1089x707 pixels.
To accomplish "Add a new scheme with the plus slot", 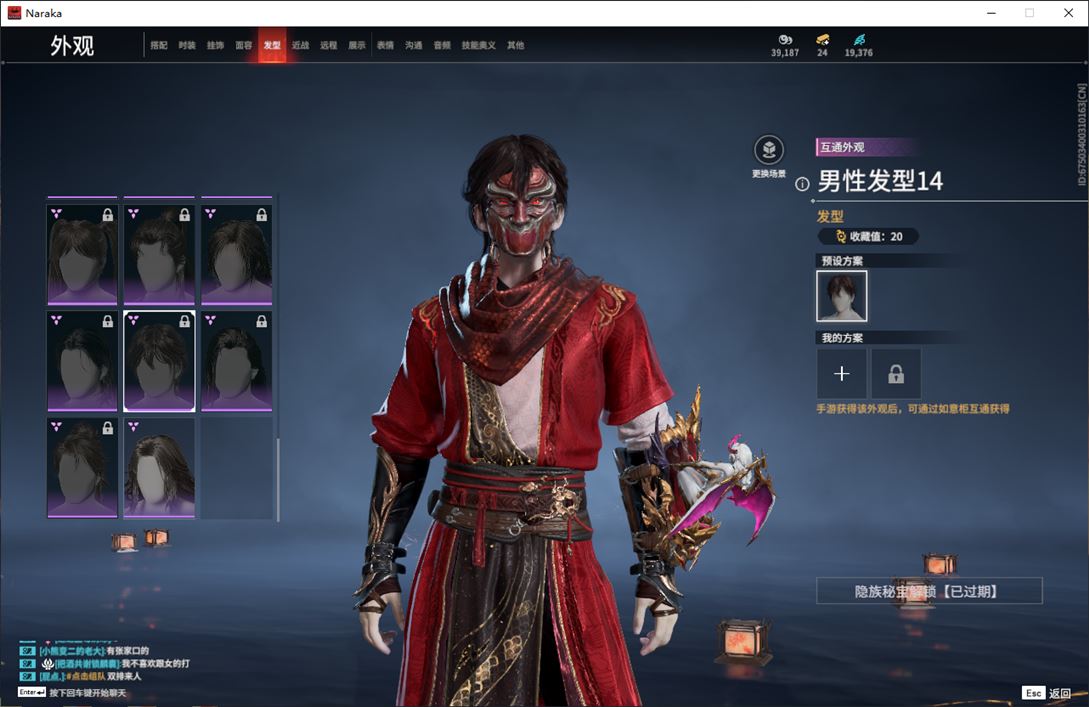I will pos(842,374).
